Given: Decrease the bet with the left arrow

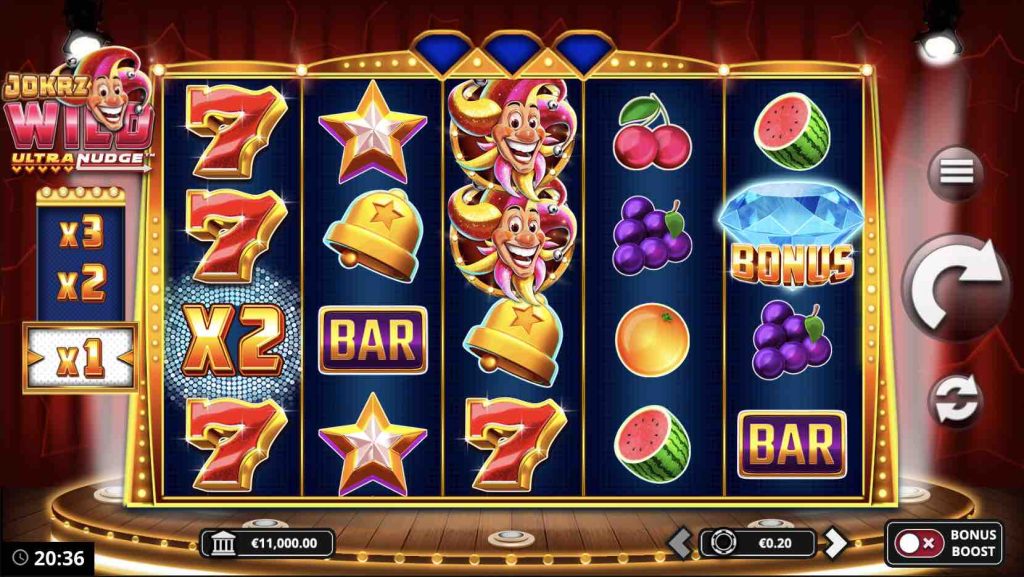Looking at the screenshot, I should pos(680,543).
